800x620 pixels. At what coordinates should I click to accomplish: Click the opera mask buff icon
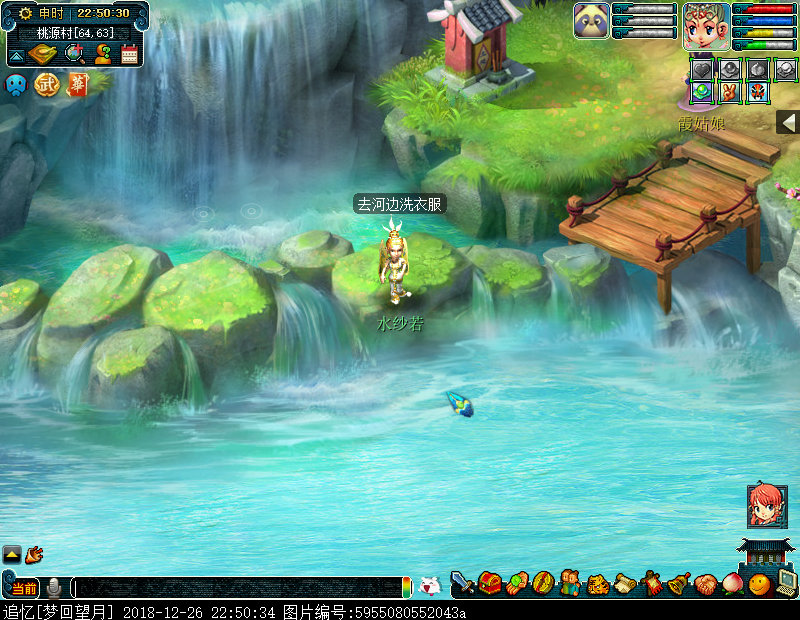click(759, 92)
